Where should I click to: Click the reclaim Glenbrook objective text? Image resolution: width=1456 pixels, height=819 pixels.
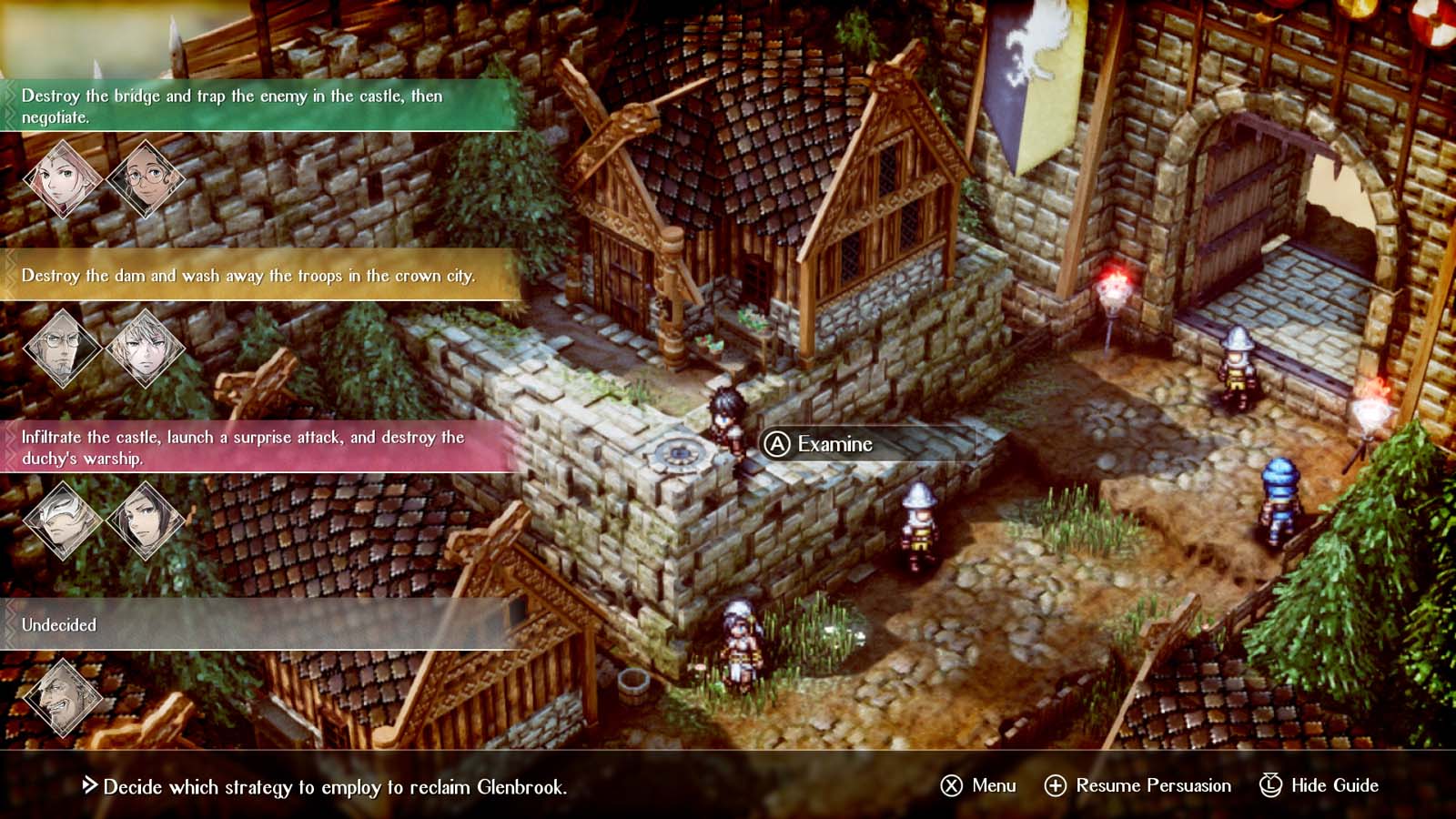(x=334, y=787)
